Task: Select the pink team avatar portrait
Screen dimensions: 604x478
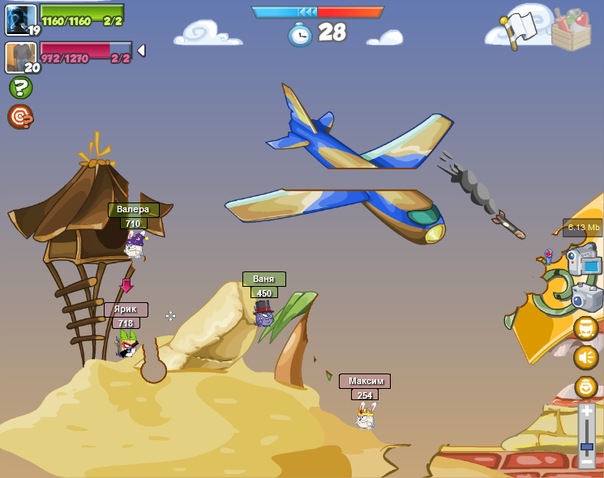Action: 20,55
